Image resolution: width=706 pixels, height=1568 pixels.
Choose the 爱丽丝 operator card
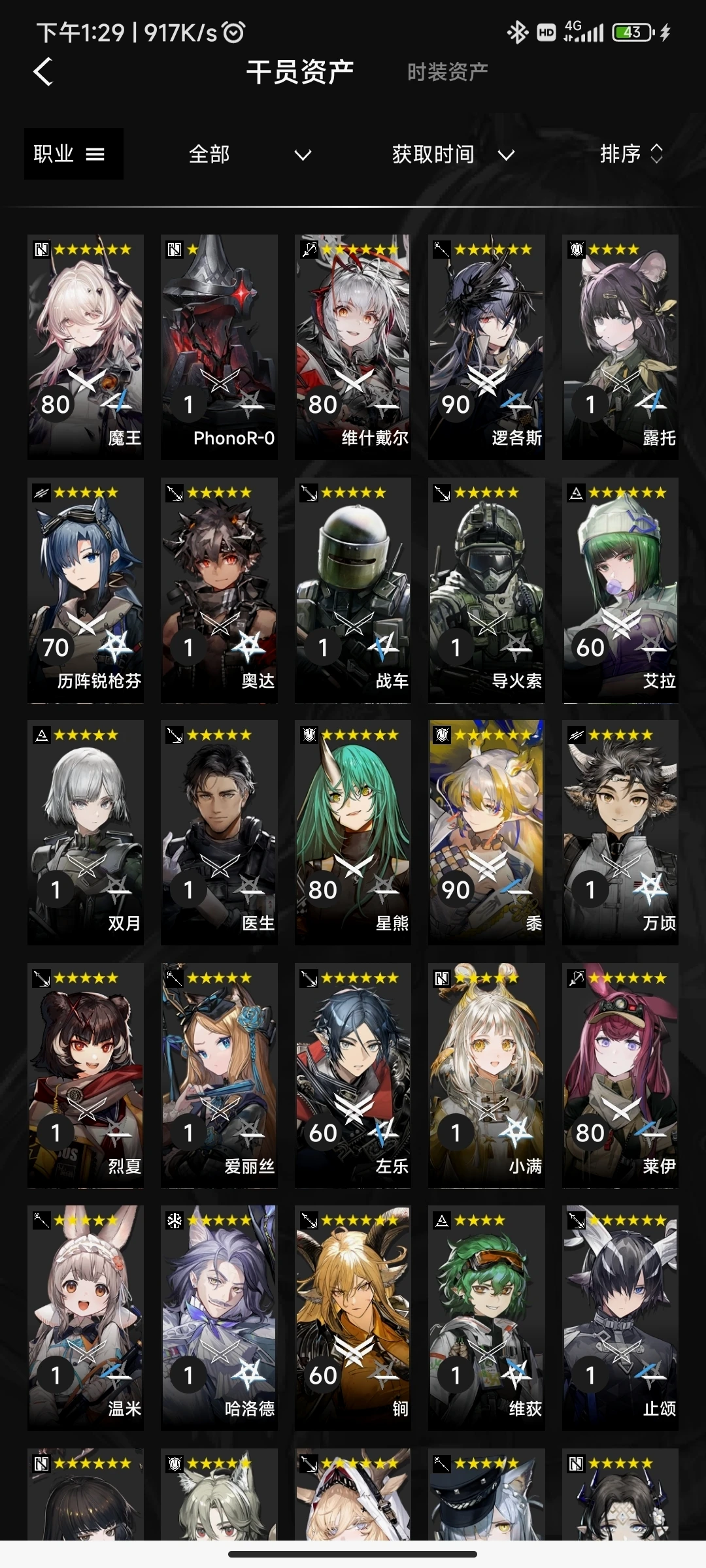(219, 1075)
